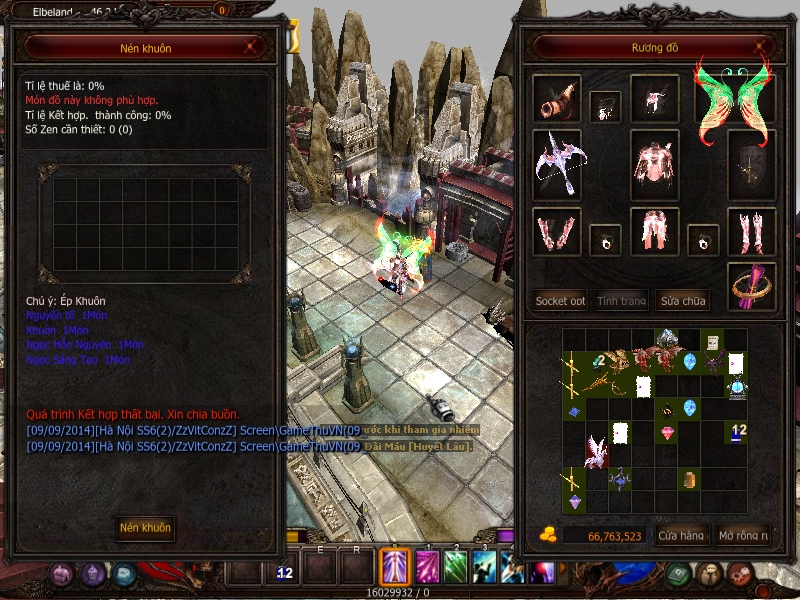Image resolution: width=800 pixels, height=600 pixels.
Task: Click the Nén khuôn combine button
Action: (145, 527)
